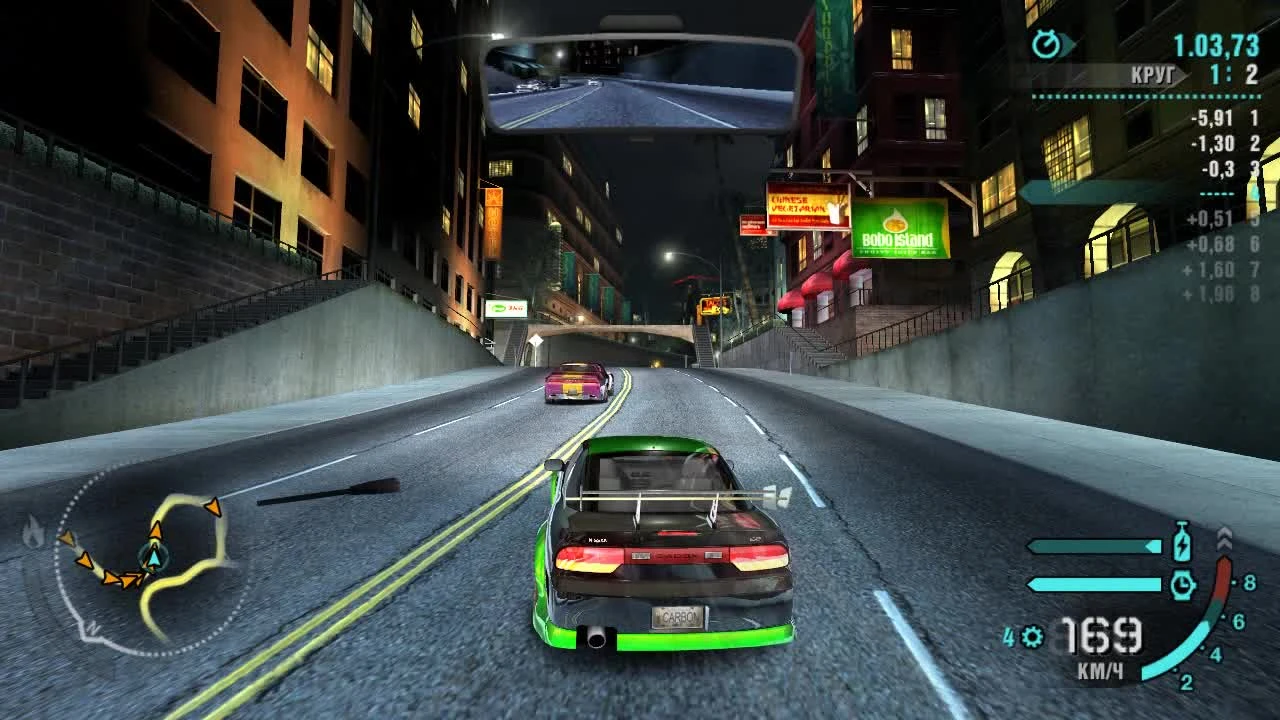Toggle the КРУГ lap counter display

click(1153, 73)
